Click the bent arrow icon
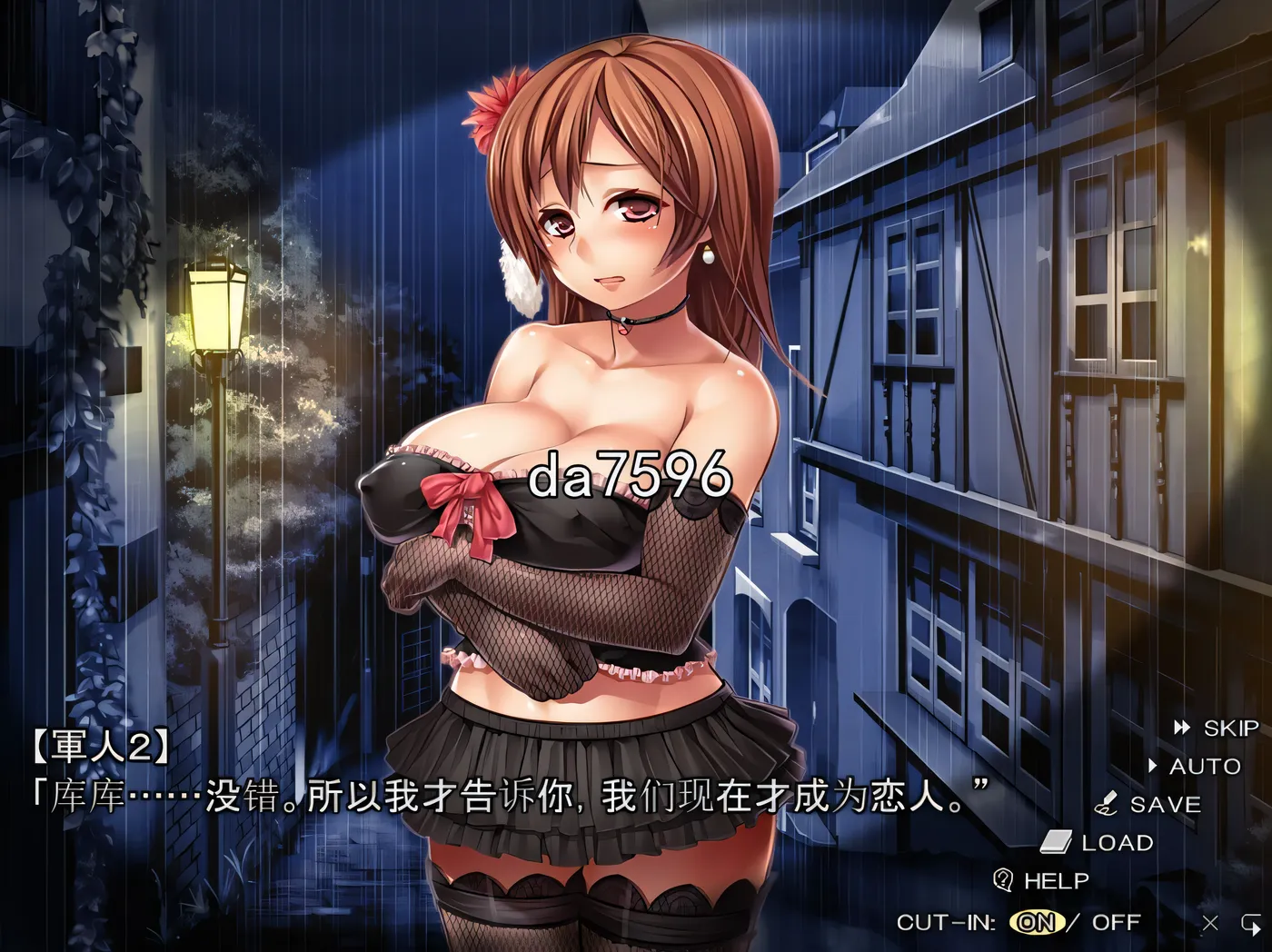Viewport: 1272px width, 952px height. pos(1250,923)
